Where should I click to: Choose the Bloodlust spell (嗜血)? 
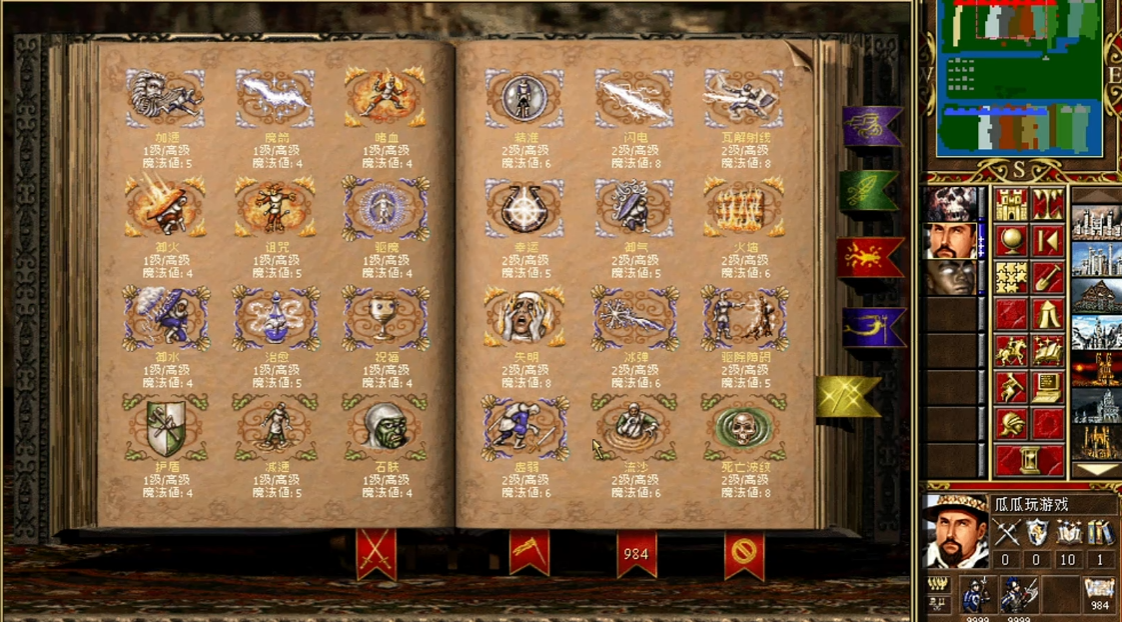[385, 98]
